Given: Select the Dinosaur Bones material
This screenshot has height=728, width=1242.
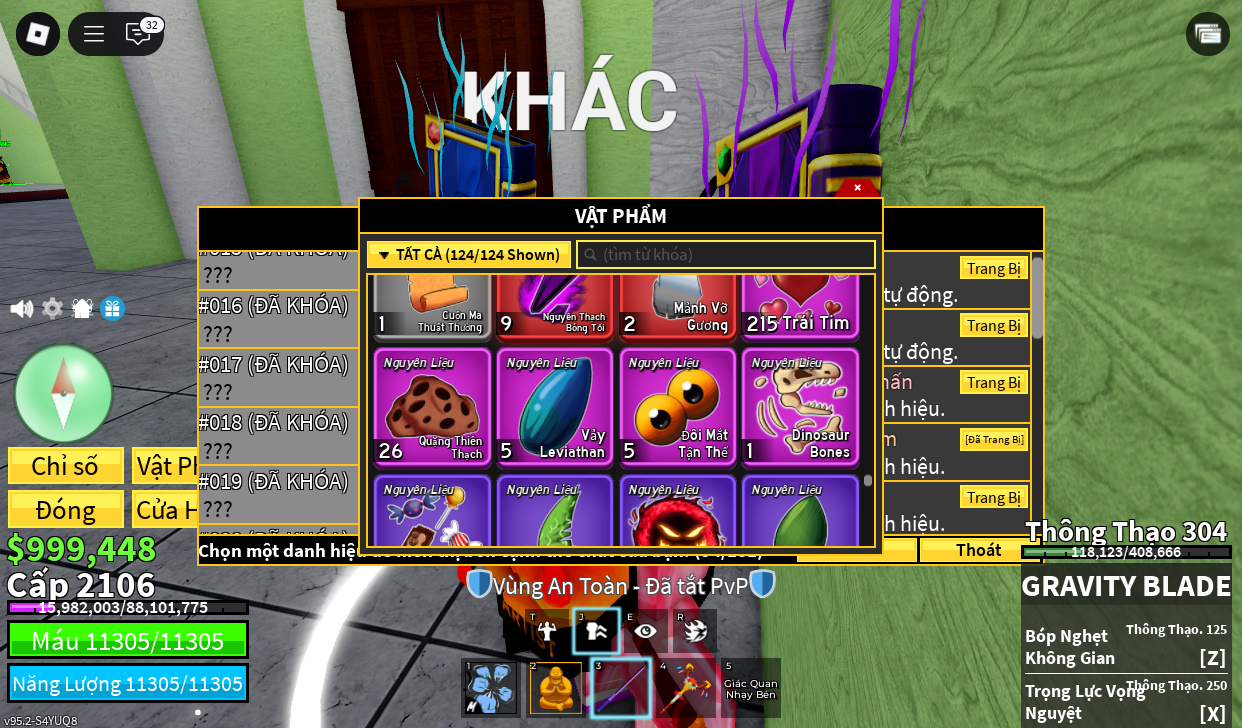Looking at the screenshot, I should click(800, 406).
